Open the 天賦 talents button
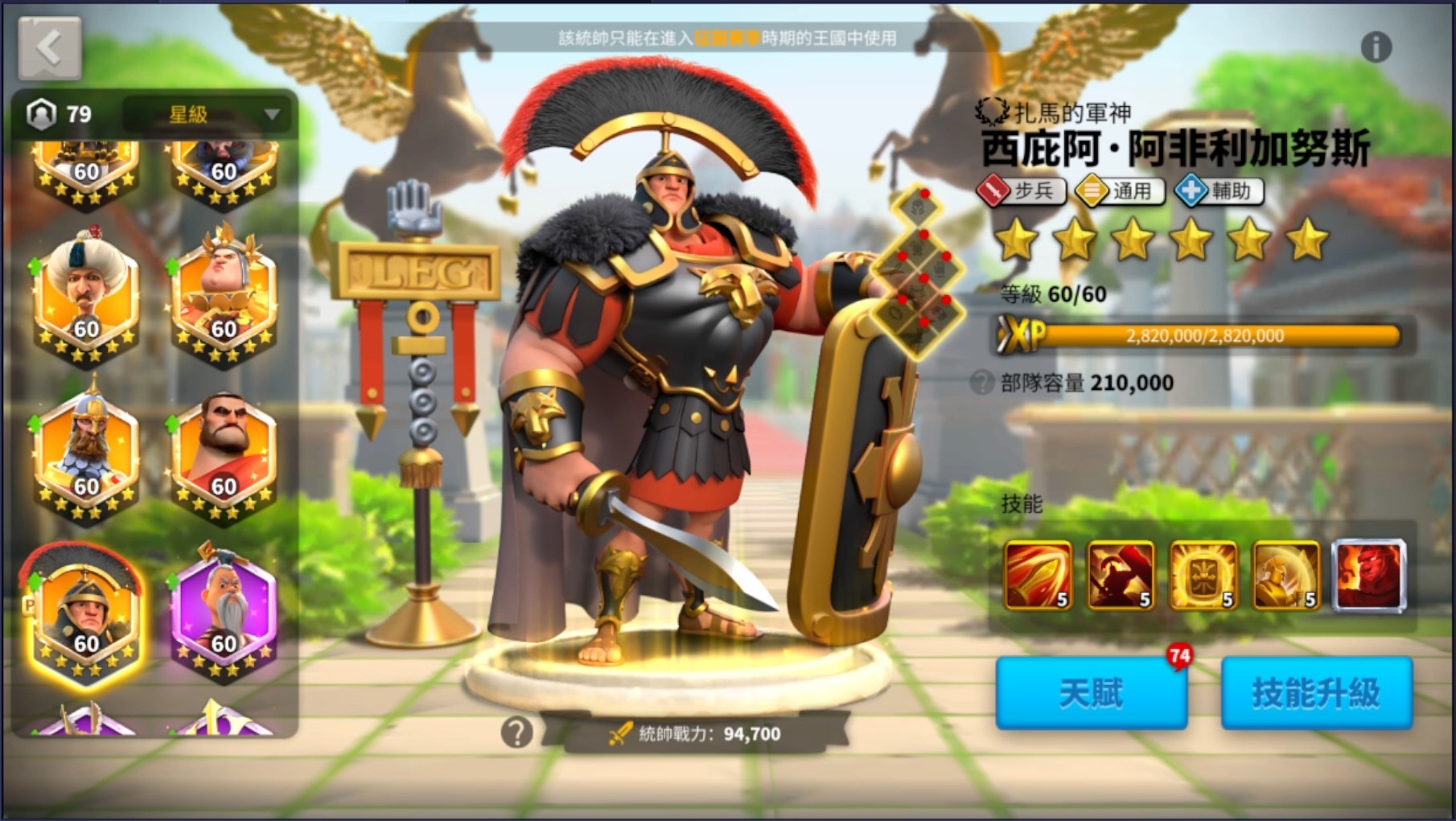This screenshot has width=1456, height=821. coord(1092,693)
